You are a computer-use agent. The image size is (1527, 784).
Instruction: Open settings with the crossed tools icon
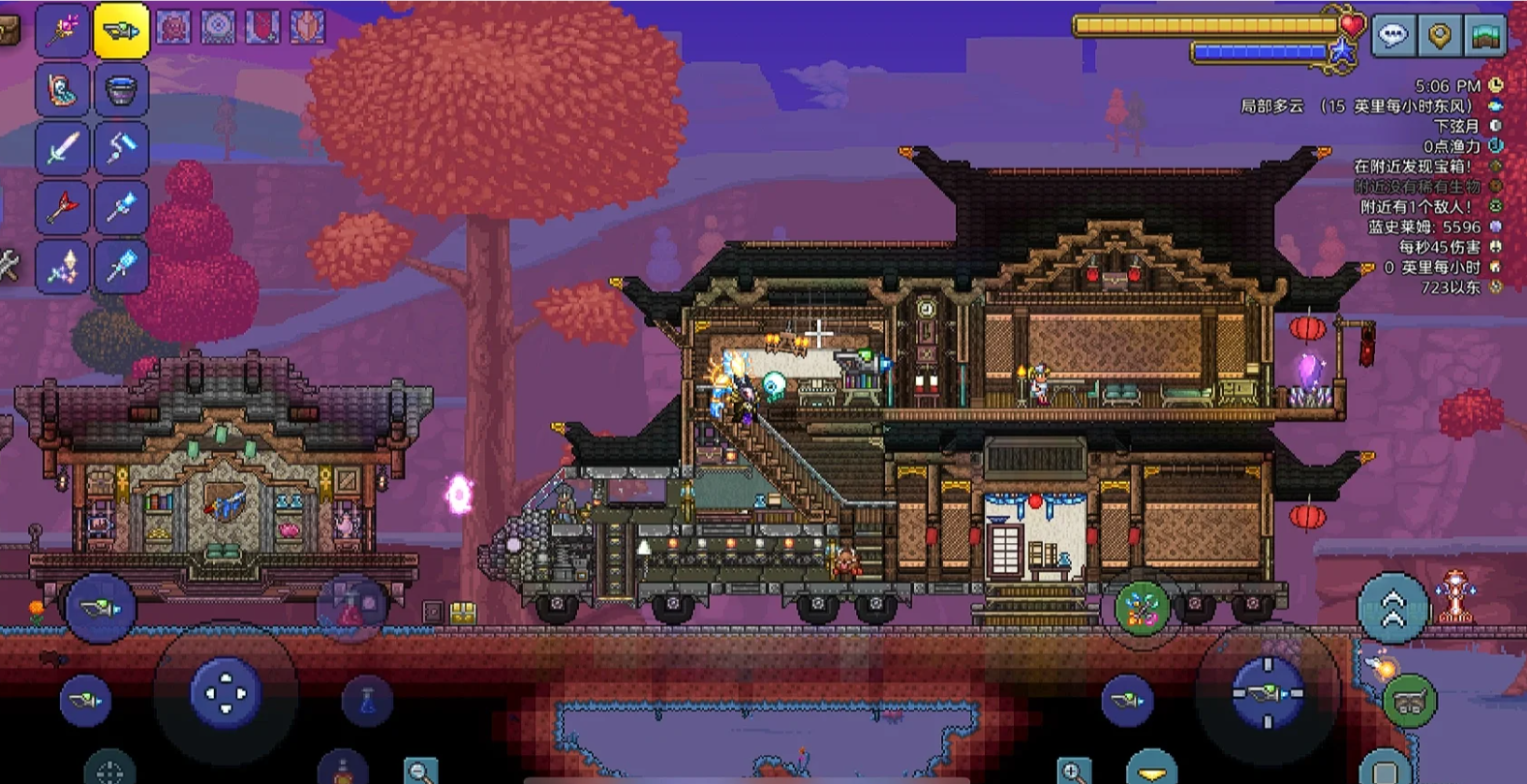8,265
